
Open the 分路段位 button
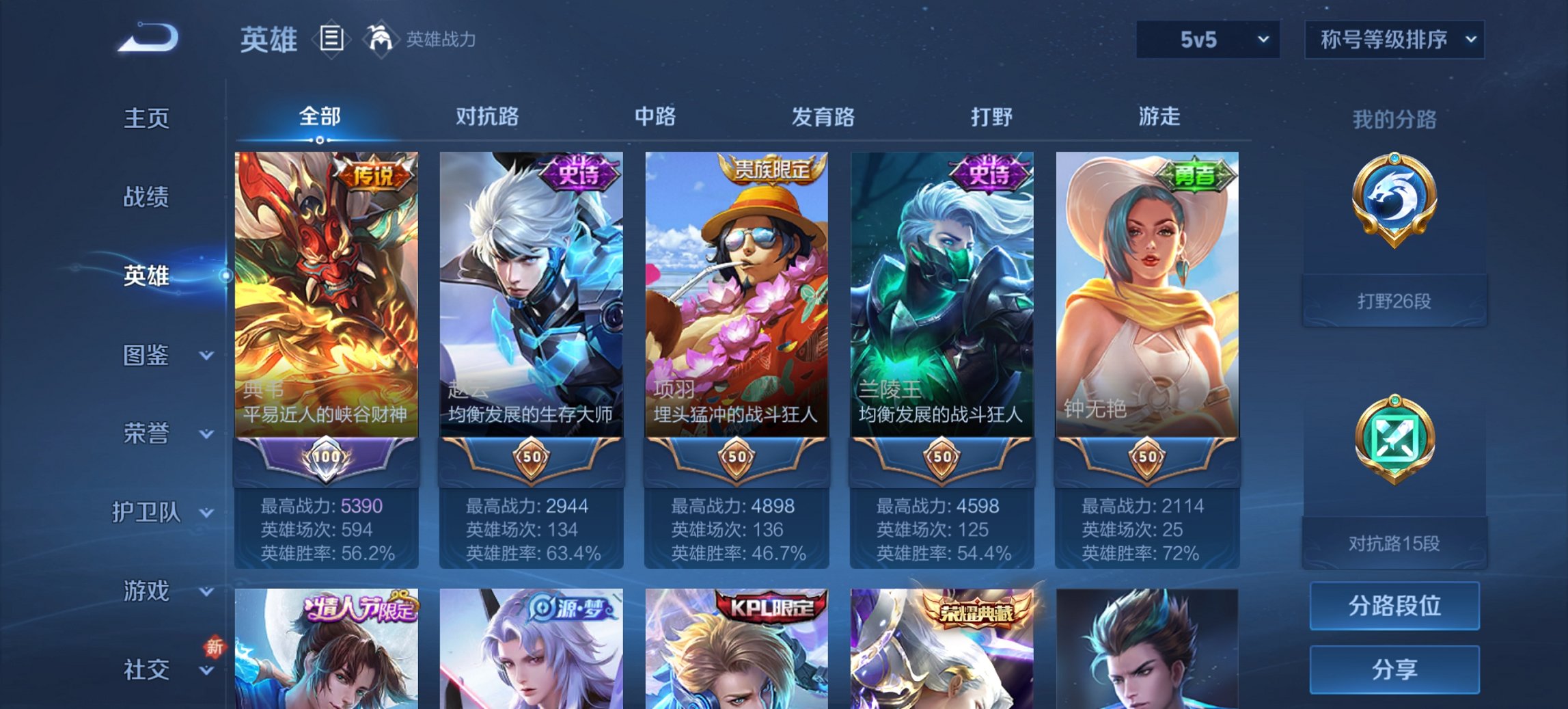click(1394, 606)
